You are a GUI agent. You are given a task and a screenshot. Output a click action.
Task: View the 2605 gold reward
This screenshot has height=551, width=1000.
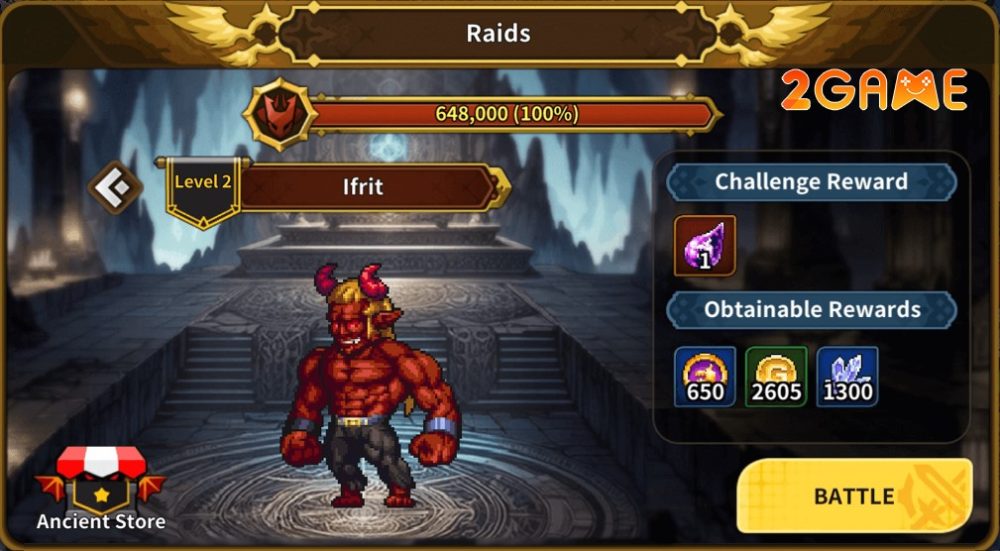[x=777, y=376]
